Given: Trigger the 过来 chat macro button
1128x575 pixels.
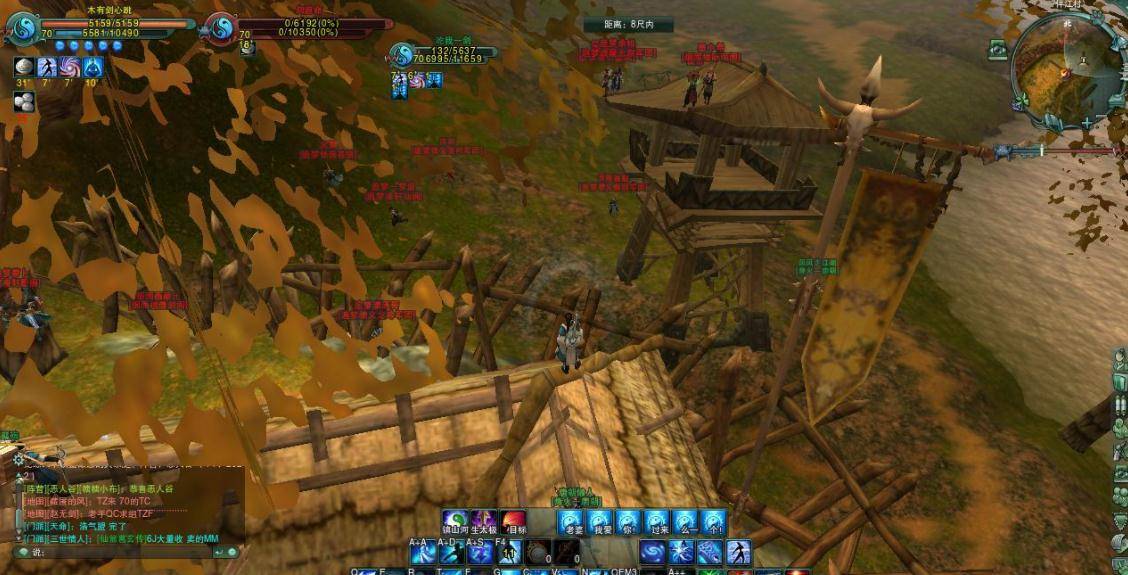Looking at the screenshot, I should [x=657, y=522].
